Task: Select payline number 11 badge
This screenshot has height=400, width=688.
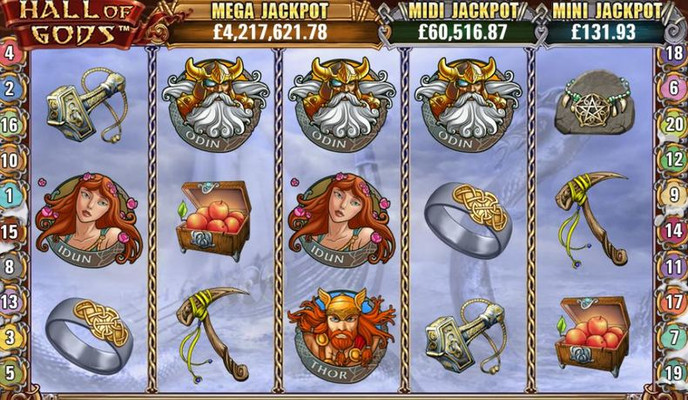Action: tap(675, 267)
